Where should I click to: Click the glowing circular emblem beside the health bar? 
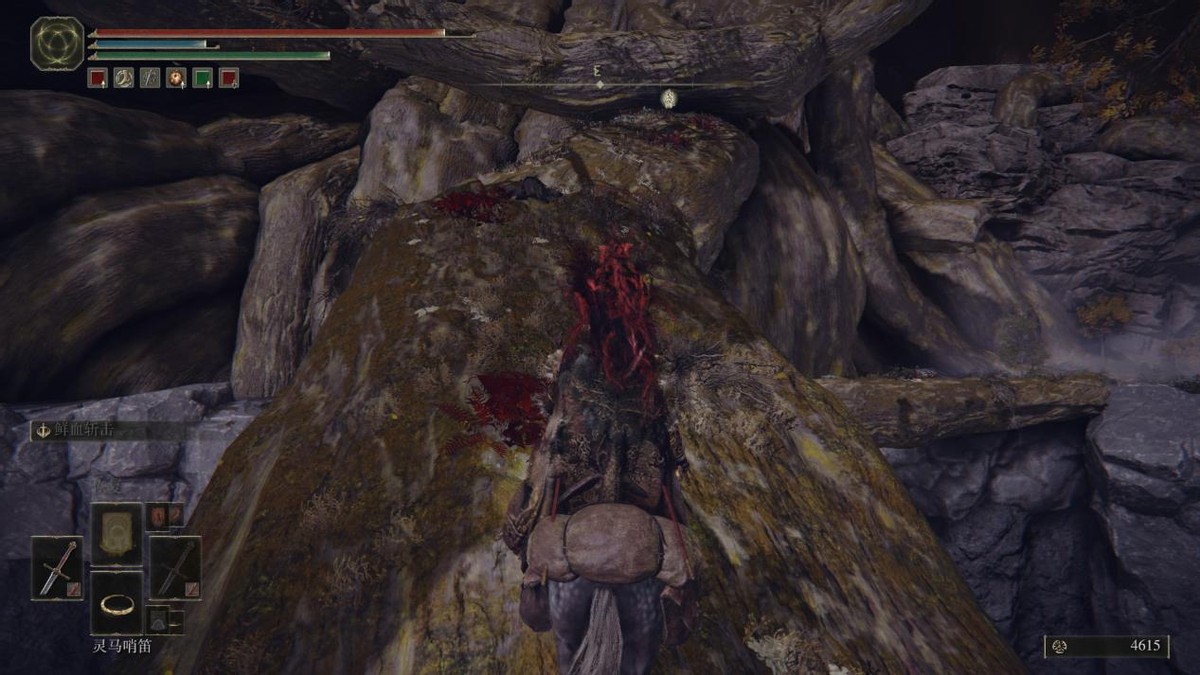pyautogui.click(x=56, y=43)
